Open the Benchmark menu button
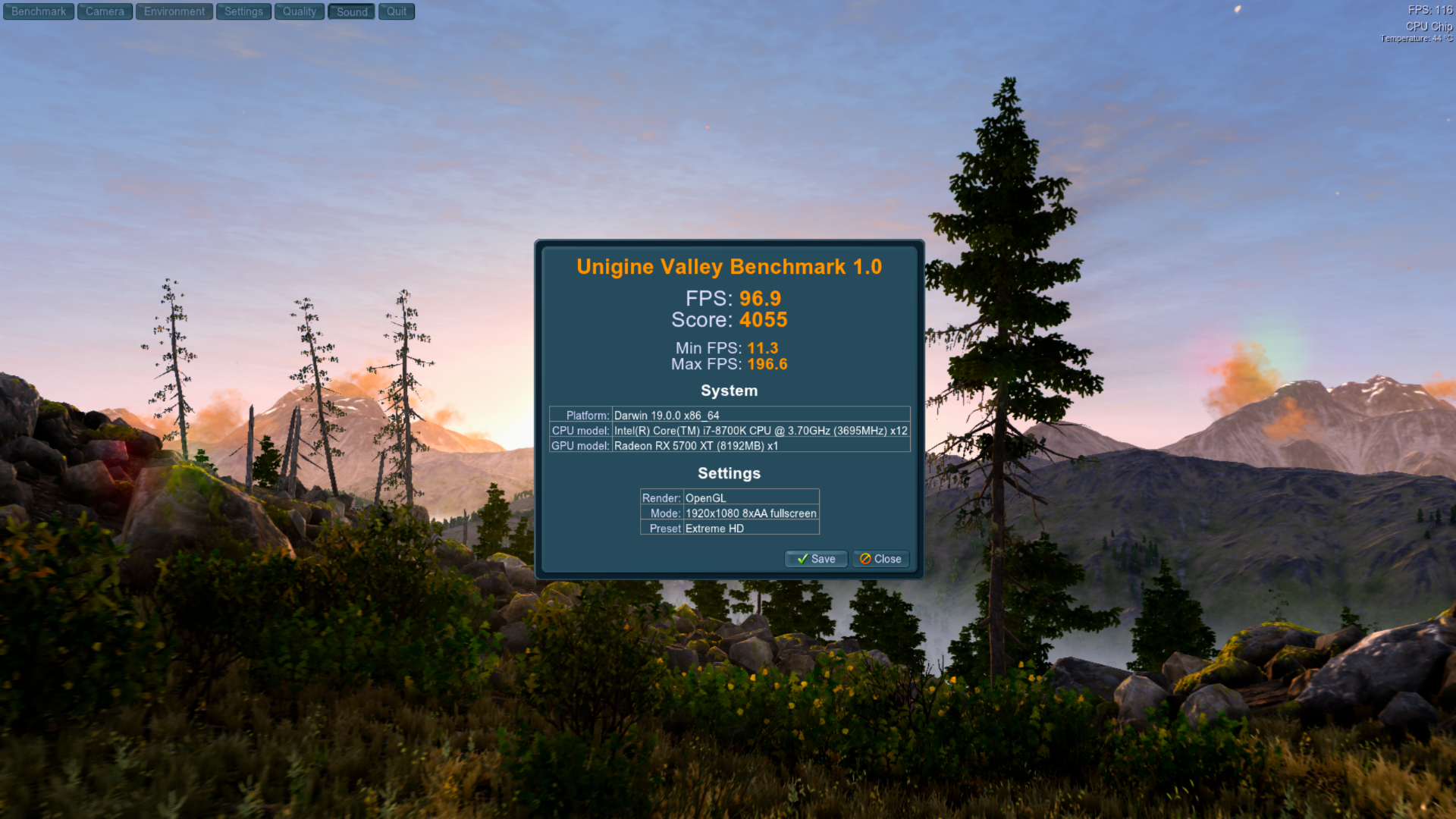The width and height of the screenshot is (1456, 819). pyautogui.click(x=39, y=11)
